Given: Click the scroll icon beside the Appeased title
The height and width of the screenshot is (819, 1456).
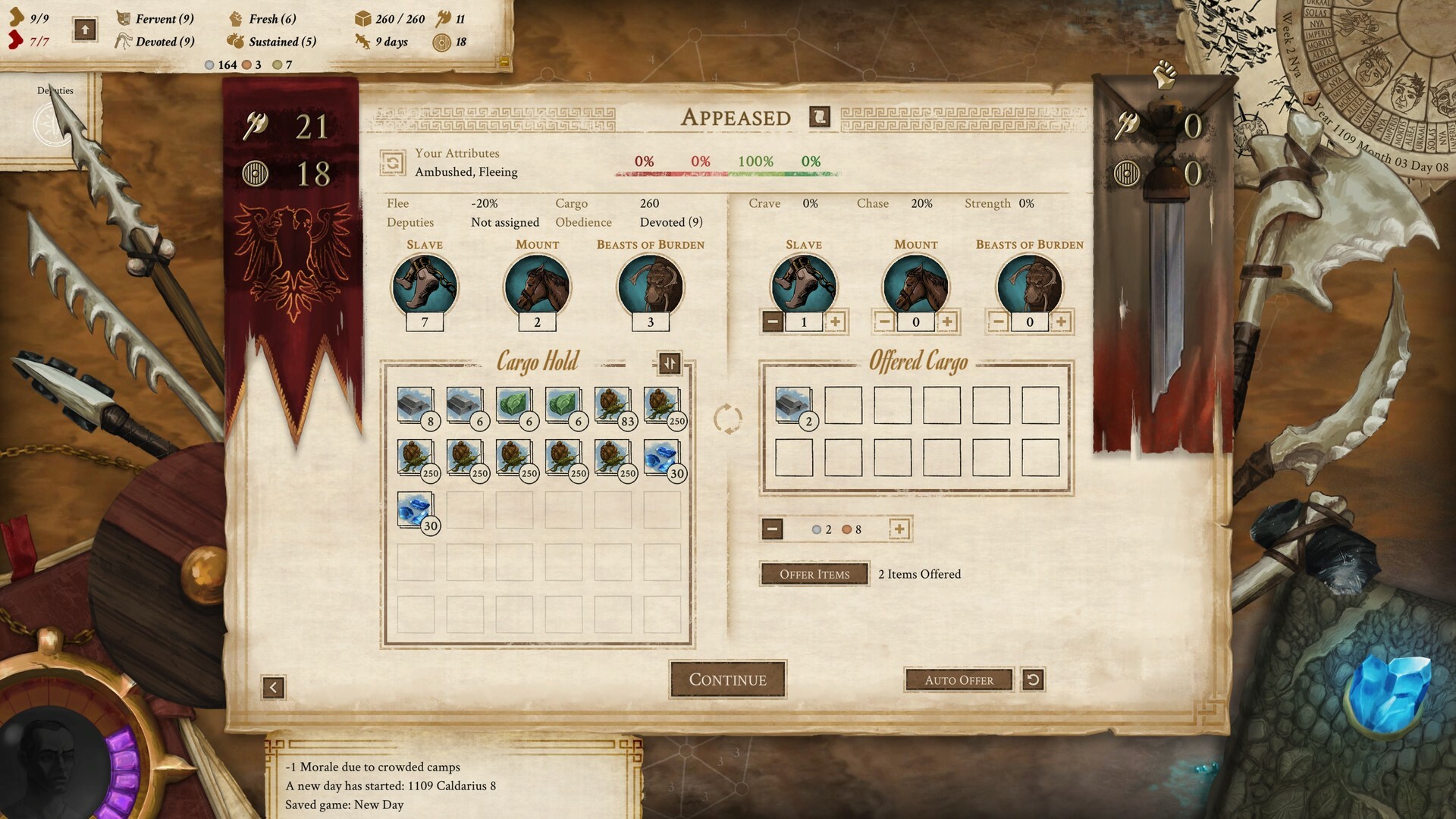Looking at the screenshot, I should point(820,118).
